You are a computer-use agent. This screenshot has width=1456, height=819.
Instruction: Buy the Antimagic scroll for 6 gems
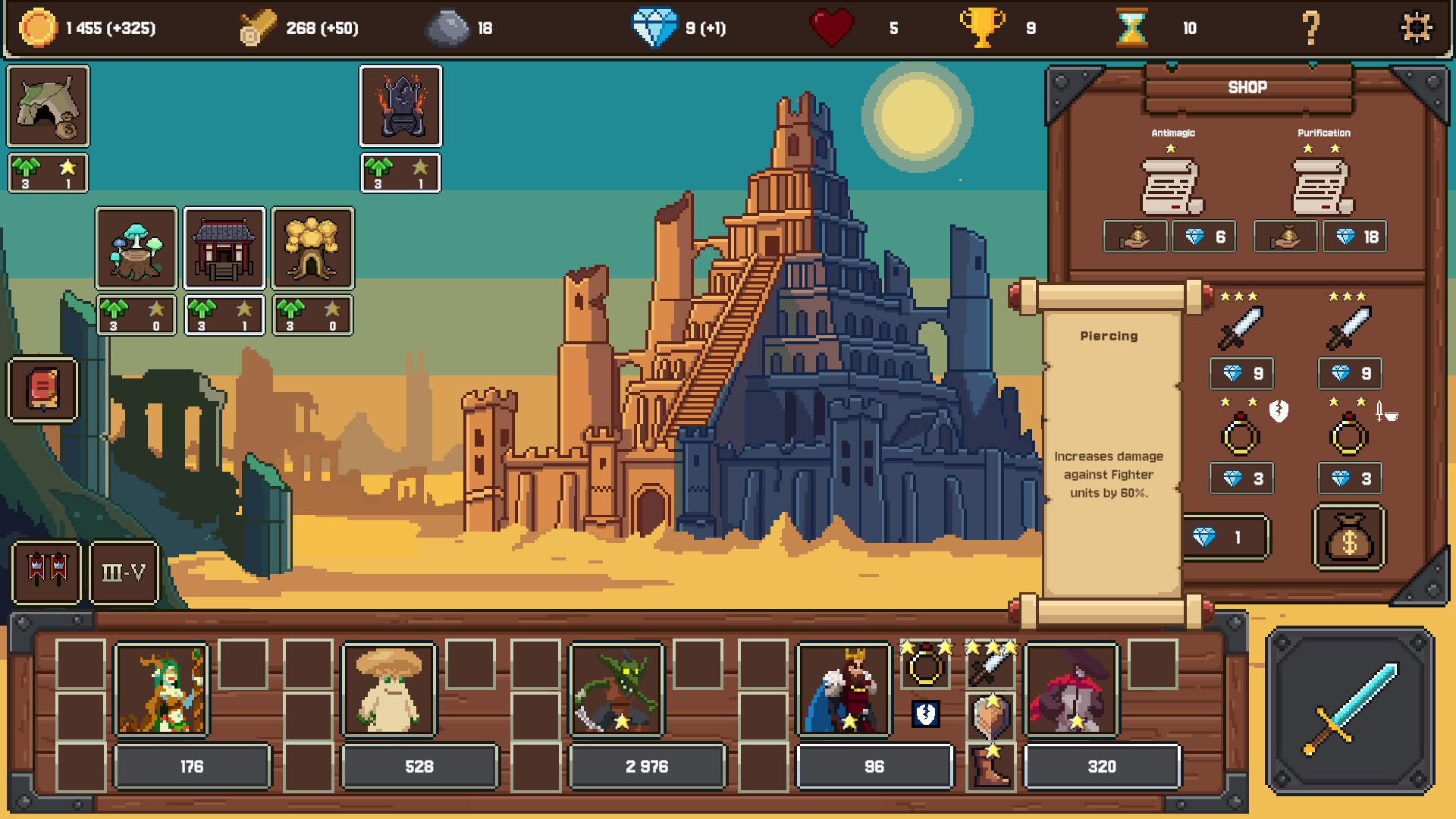1204,236
